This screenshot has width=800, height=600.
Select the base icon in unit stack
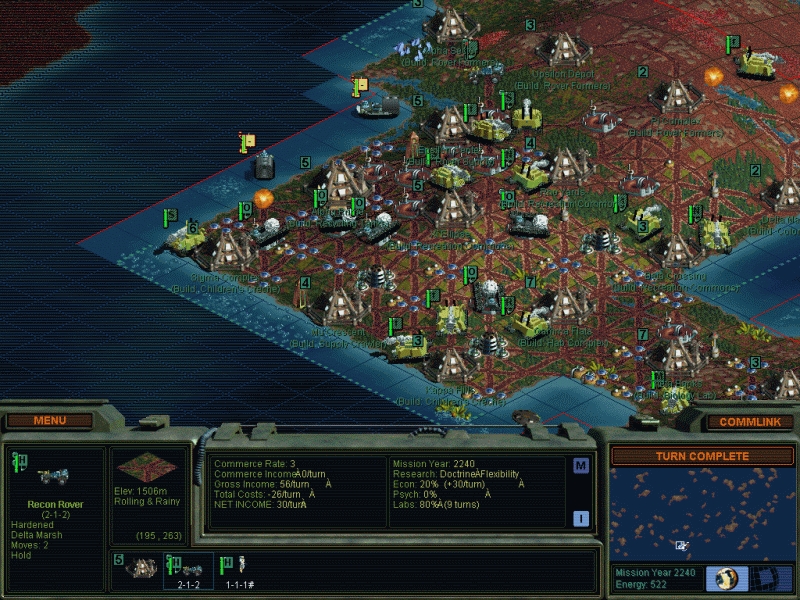pyautogui.click(x=139, y=567)
